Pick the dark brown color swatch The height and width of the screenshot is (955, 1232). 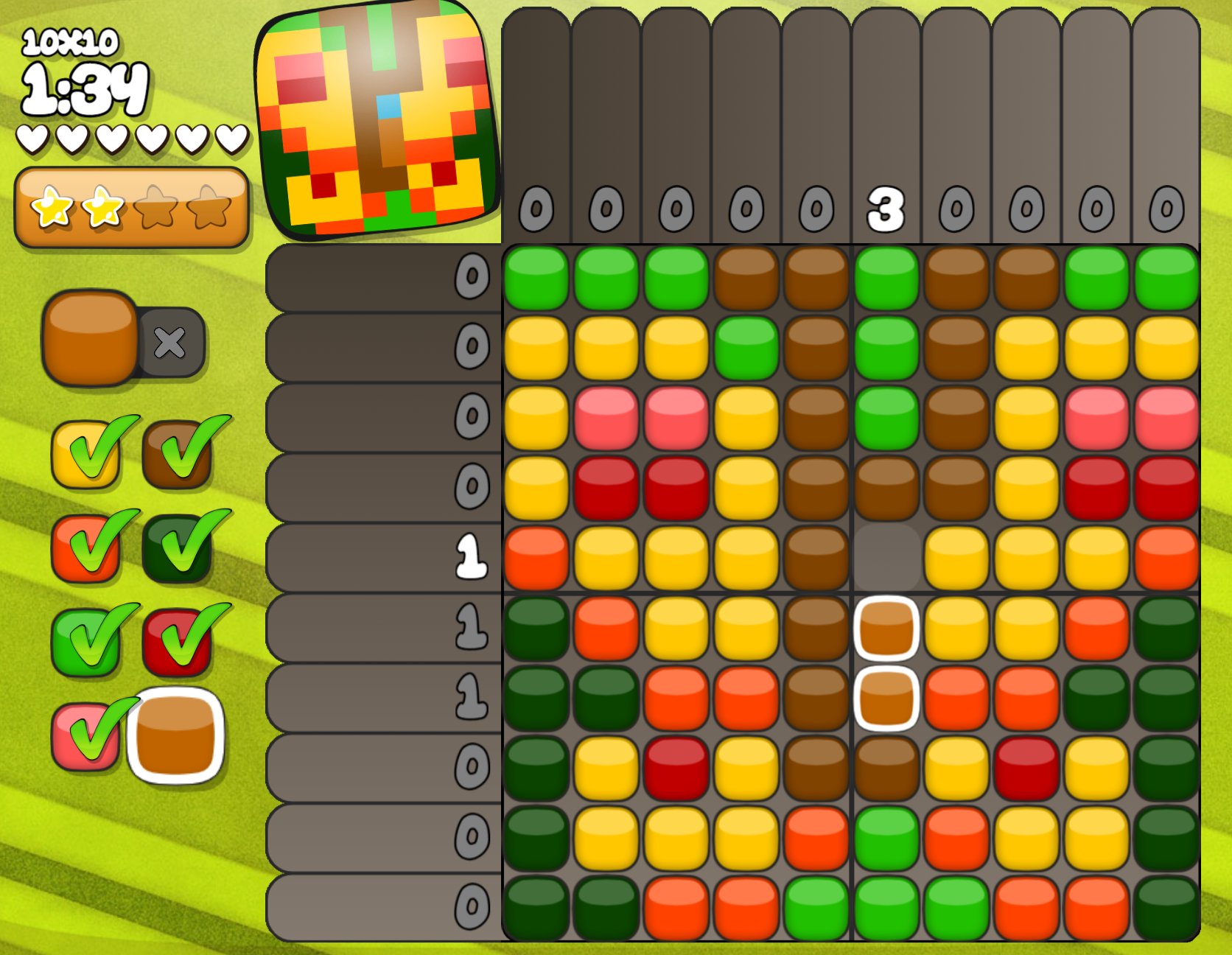pyautogui.click(x=178, y=454)
